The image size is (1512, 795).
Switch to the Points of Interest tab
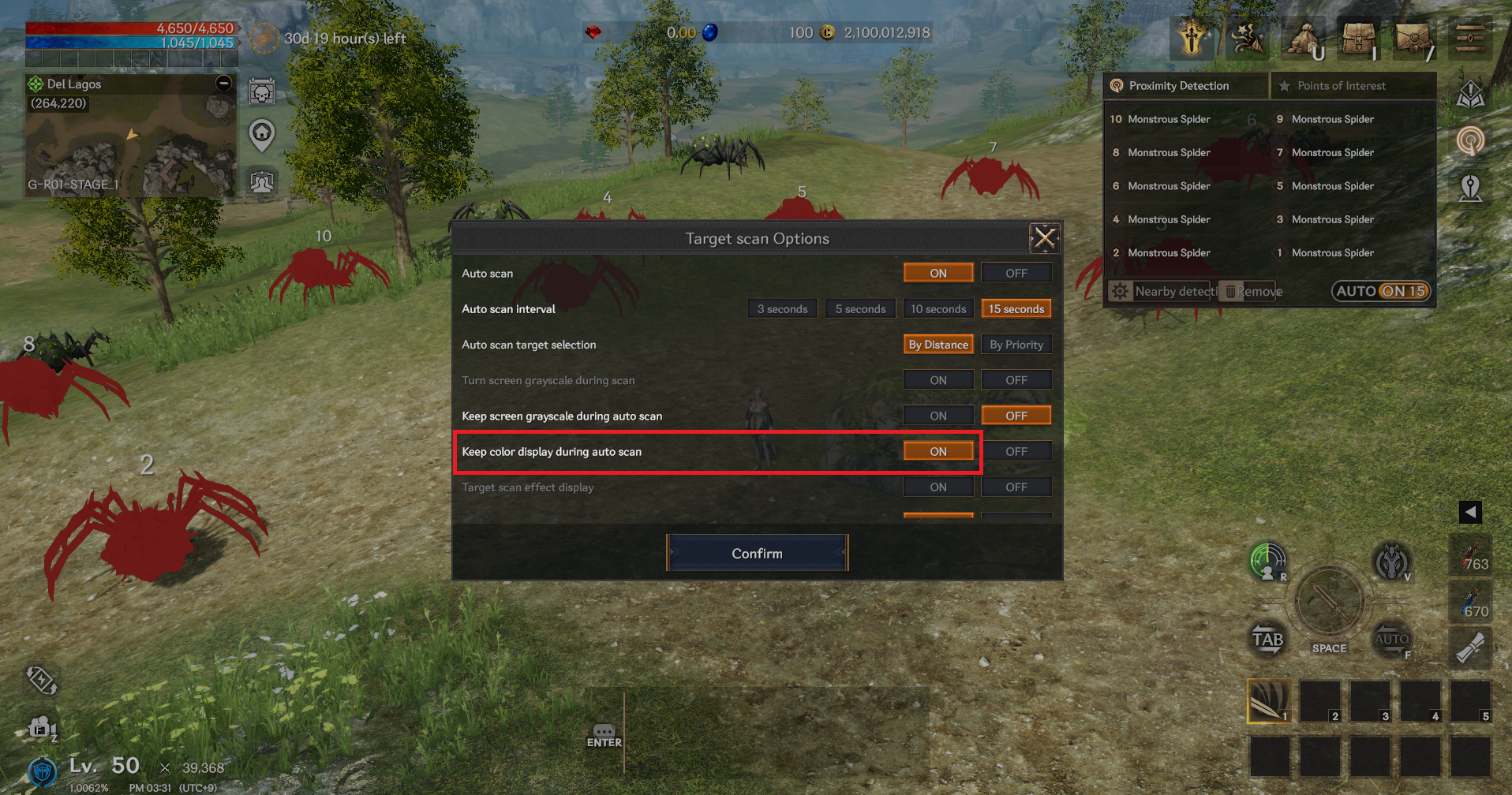point(1341,86)
